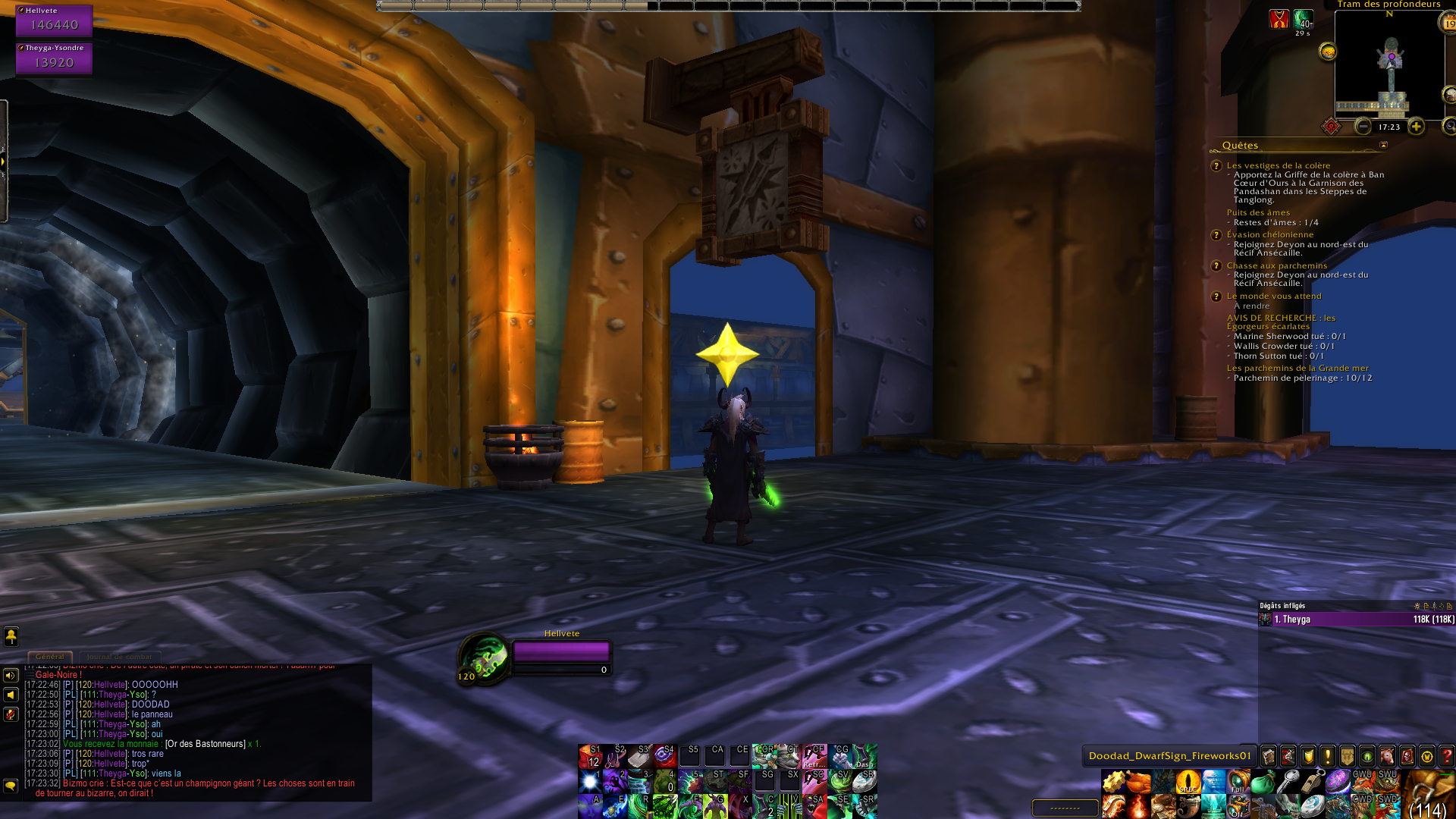
Task: Switch to the Journal de combat tab
Action: [x=119, y=657]
